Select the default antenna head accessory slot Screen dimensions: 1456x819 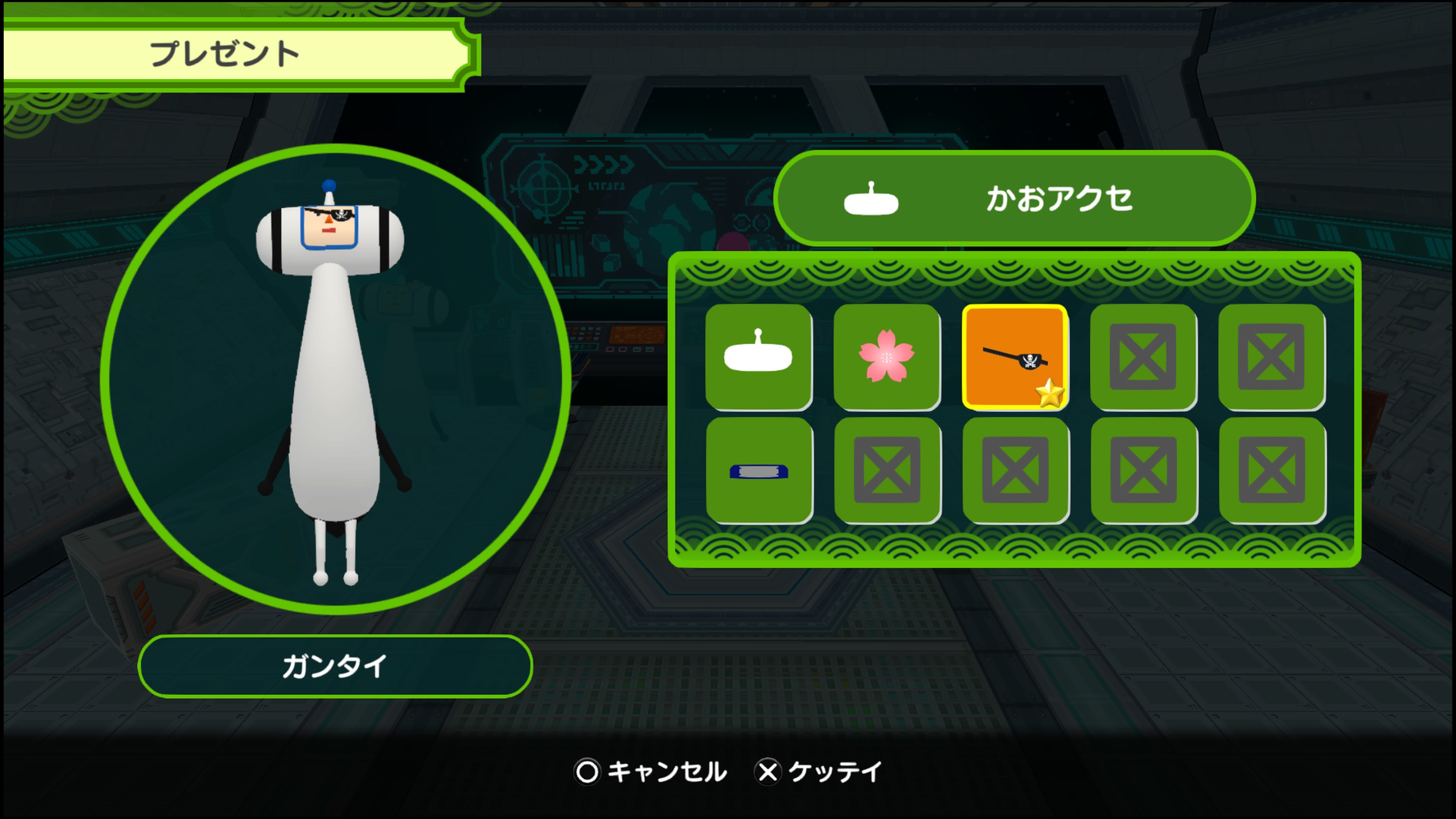(758, 357)
